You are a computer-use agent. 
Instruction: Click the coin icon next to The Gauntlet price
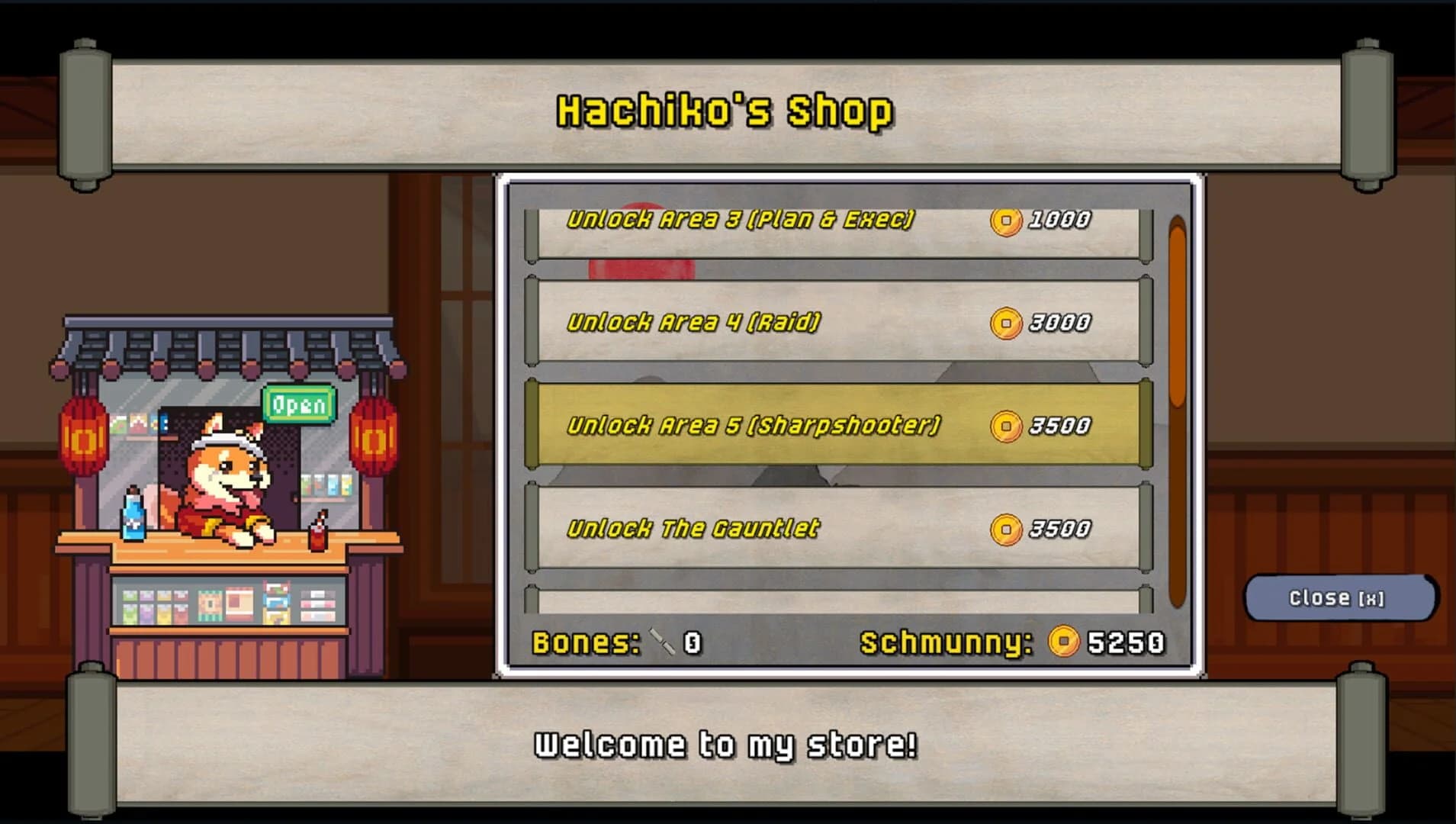(x=1005, y=526)
